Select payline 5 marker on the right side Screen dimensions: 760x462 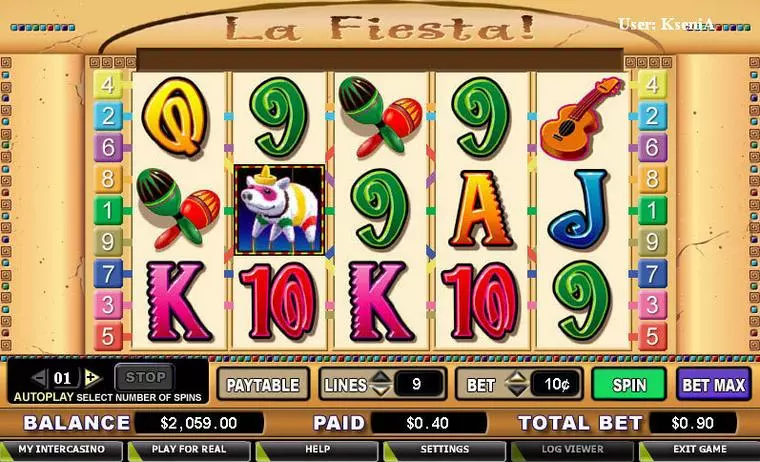pos(652,335)
